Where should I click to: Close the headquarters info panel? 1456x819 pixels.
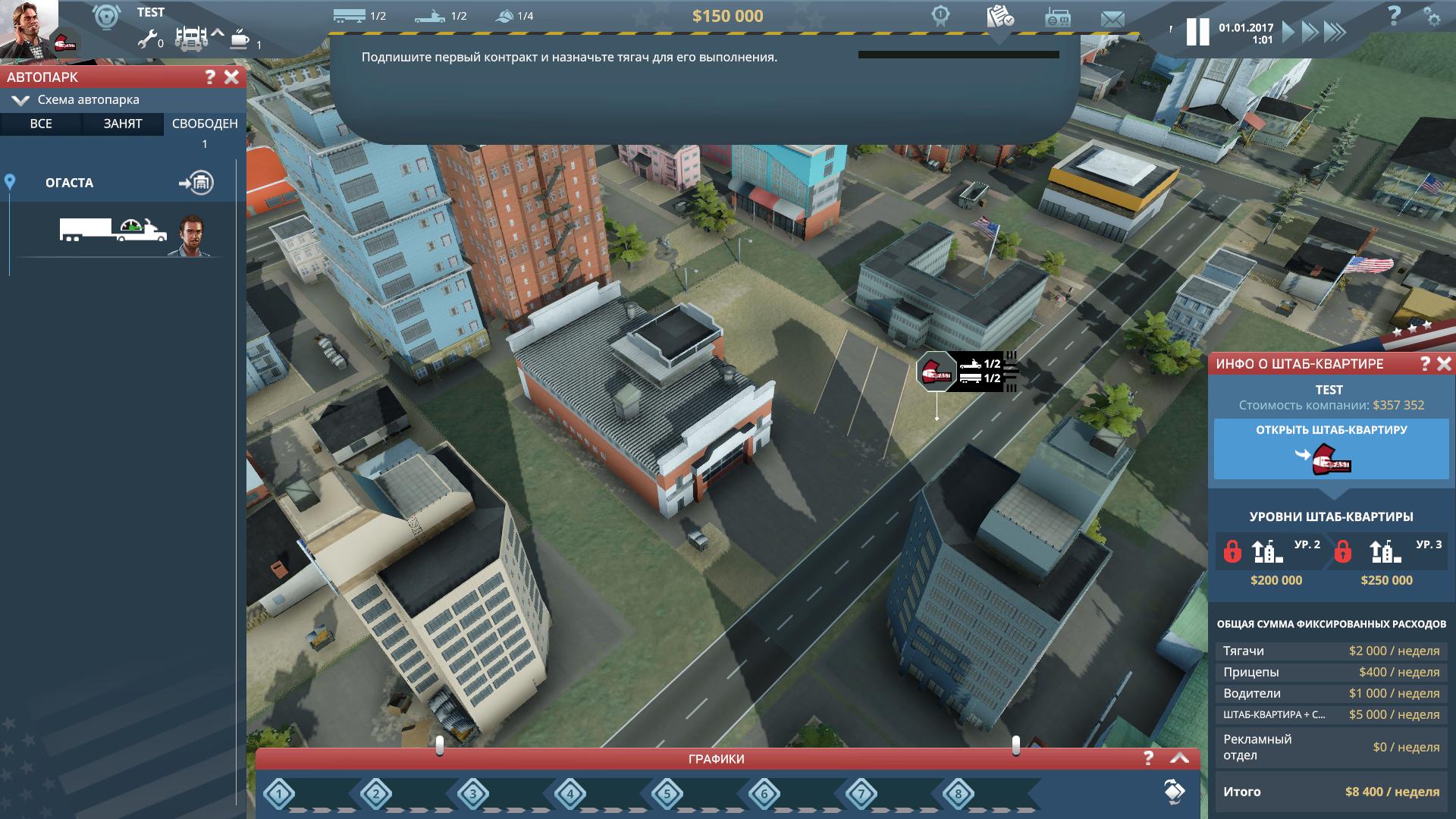click(x=1444, y=364)
